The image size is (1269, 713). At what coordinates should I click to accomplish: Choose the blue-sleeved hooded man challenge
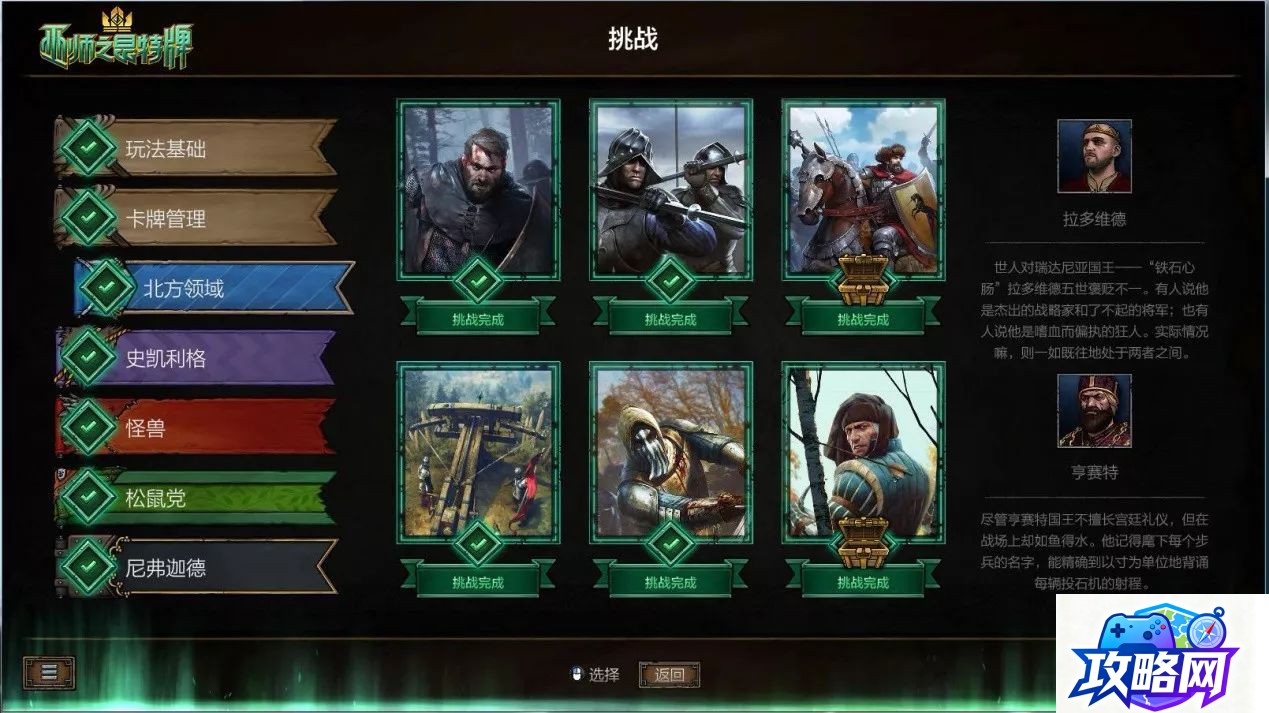click(x=863, y=452)
